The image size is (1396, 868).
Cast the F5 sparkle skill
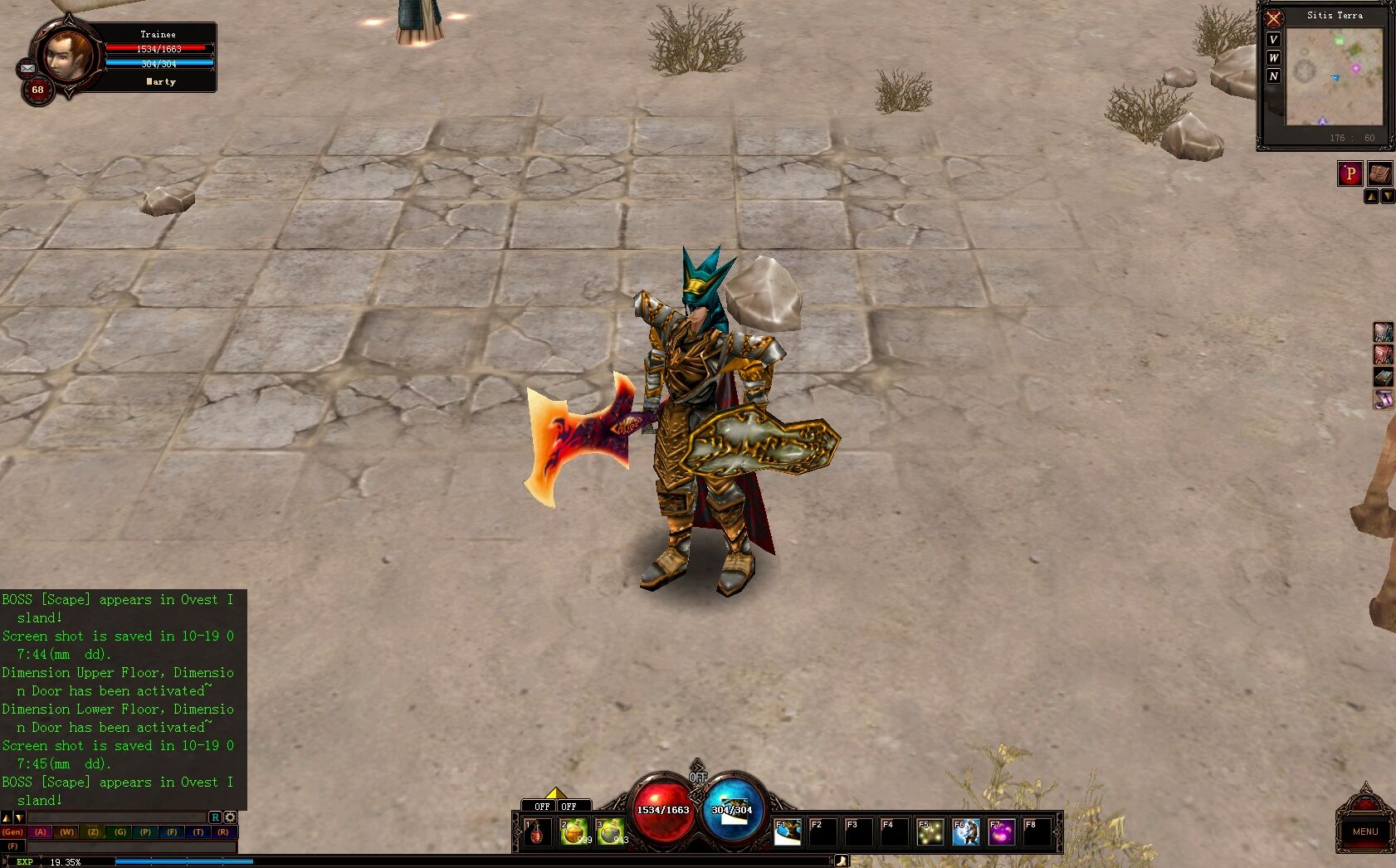click(930, 832)
